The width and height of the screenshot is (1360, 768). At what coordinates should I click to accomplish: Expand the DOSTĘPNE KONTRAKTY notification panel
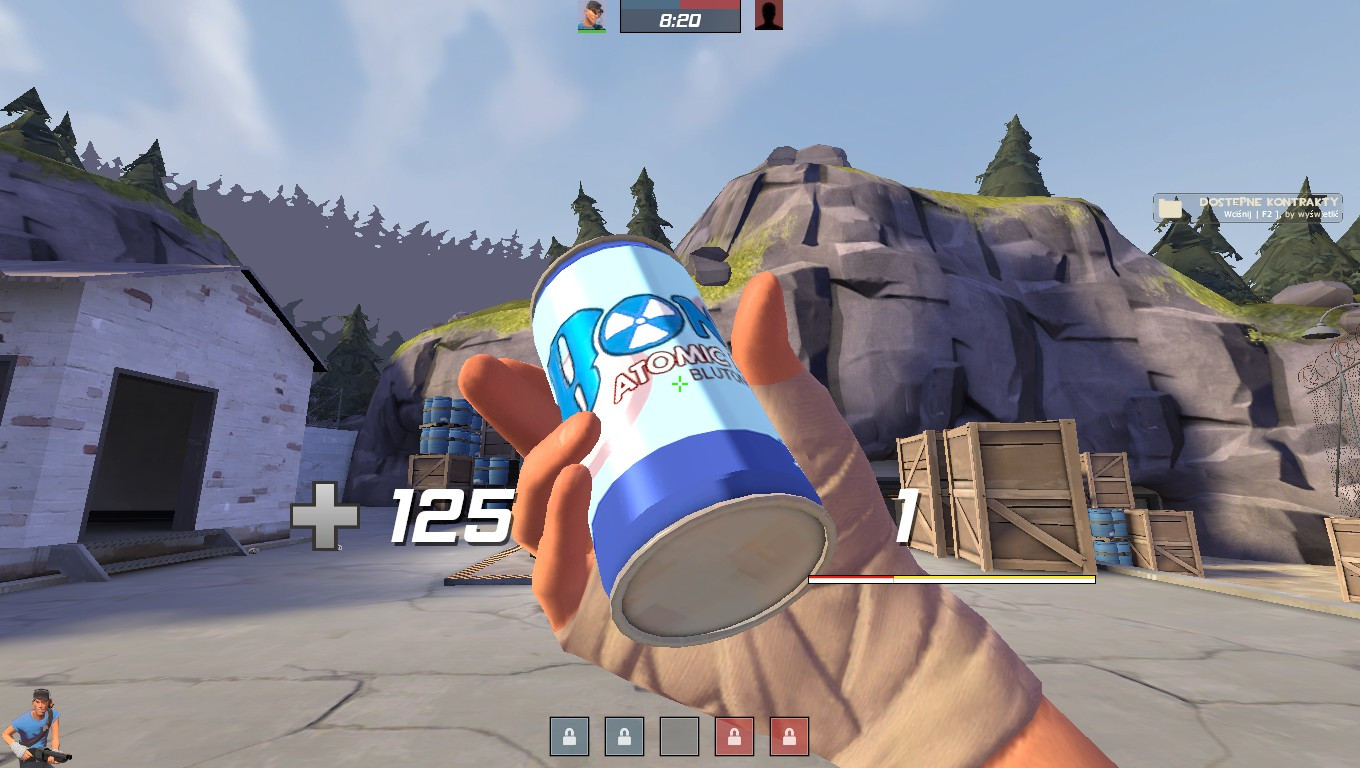[1248, 207]
